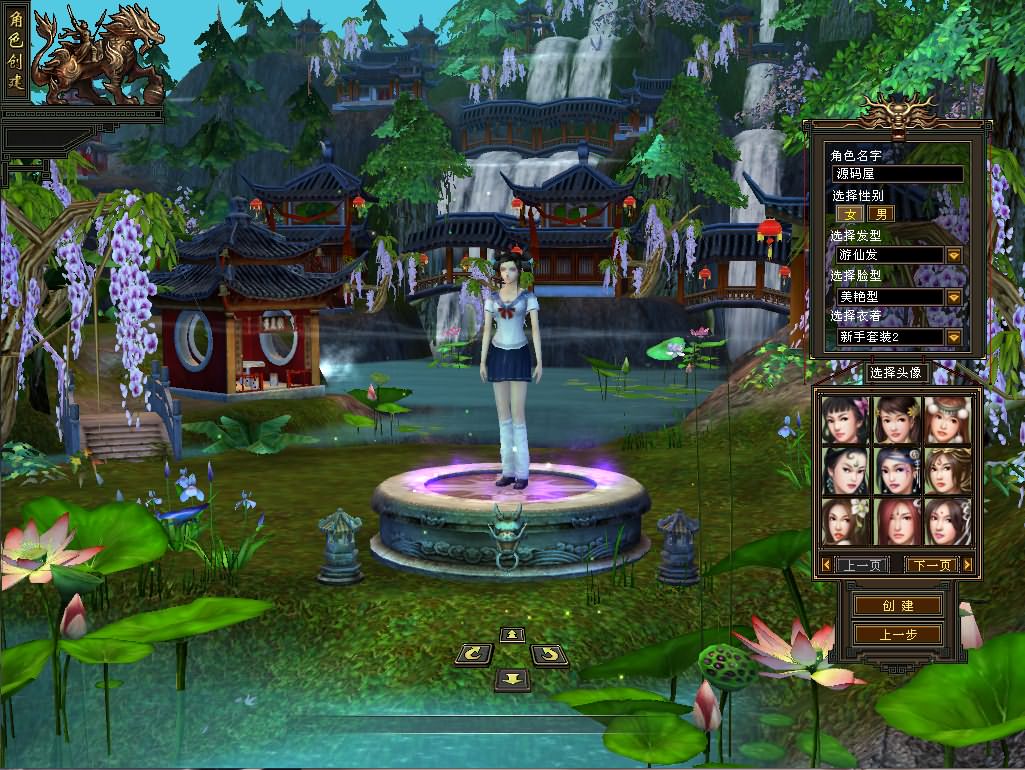Screen dimensions: 1025x770
Task: Click the character name input field
Action: click(x=898, y=174)
